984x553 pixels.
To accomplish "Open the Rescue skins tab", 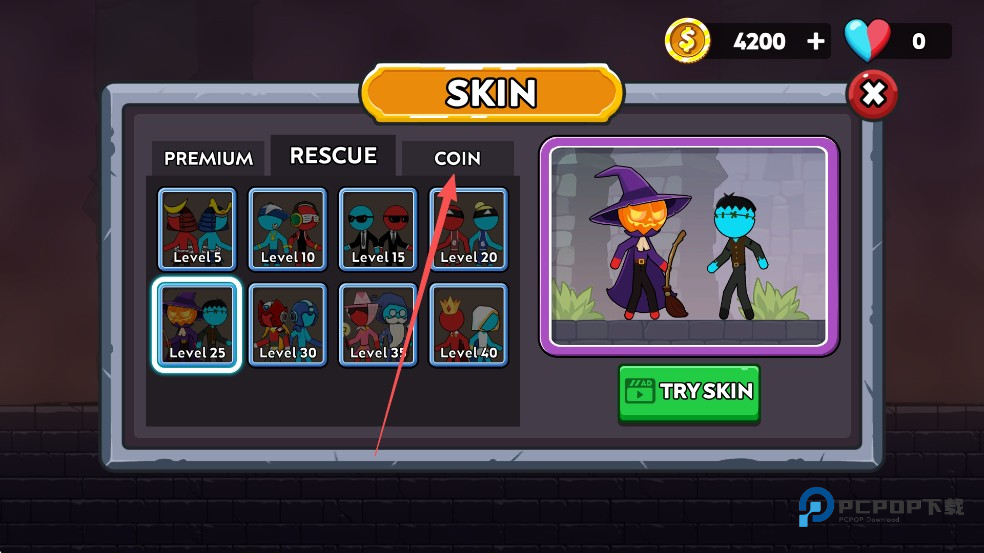I will click(333, 156).
